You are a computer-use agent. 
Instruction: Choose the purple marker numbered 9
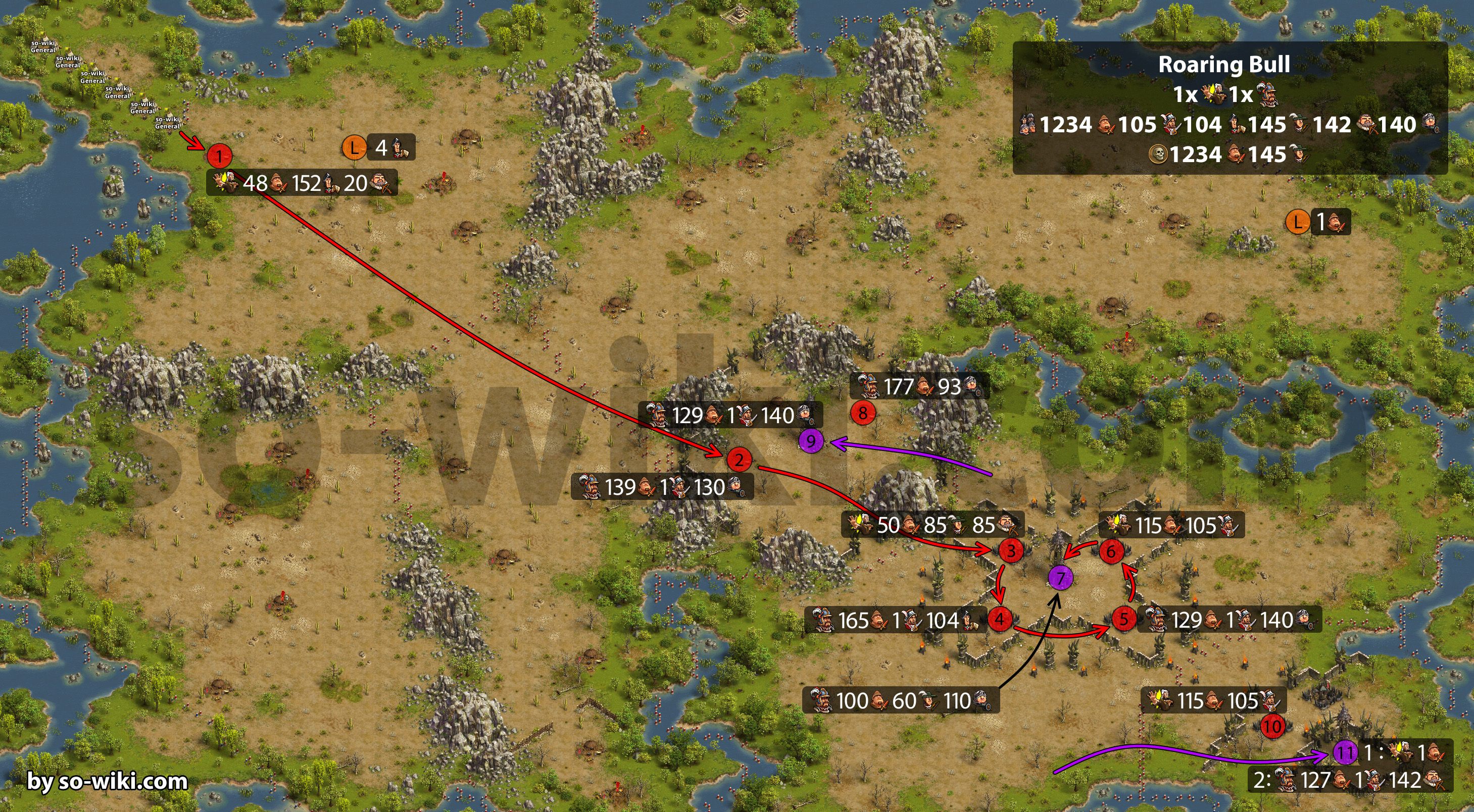click(811, 441)
